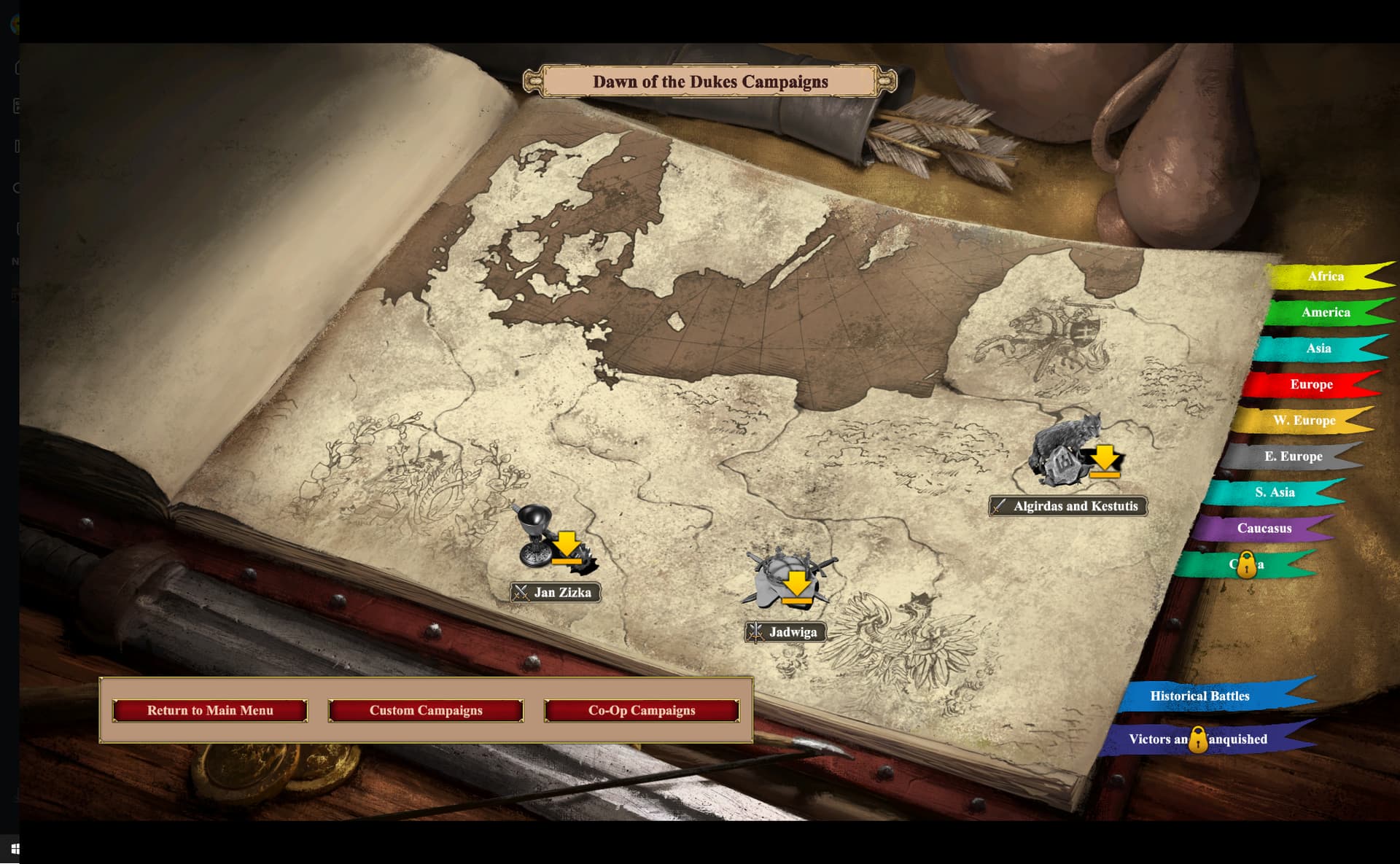1400x864 pixels.
Task: Select the Jan Zizka campaign
Action: 556,592
